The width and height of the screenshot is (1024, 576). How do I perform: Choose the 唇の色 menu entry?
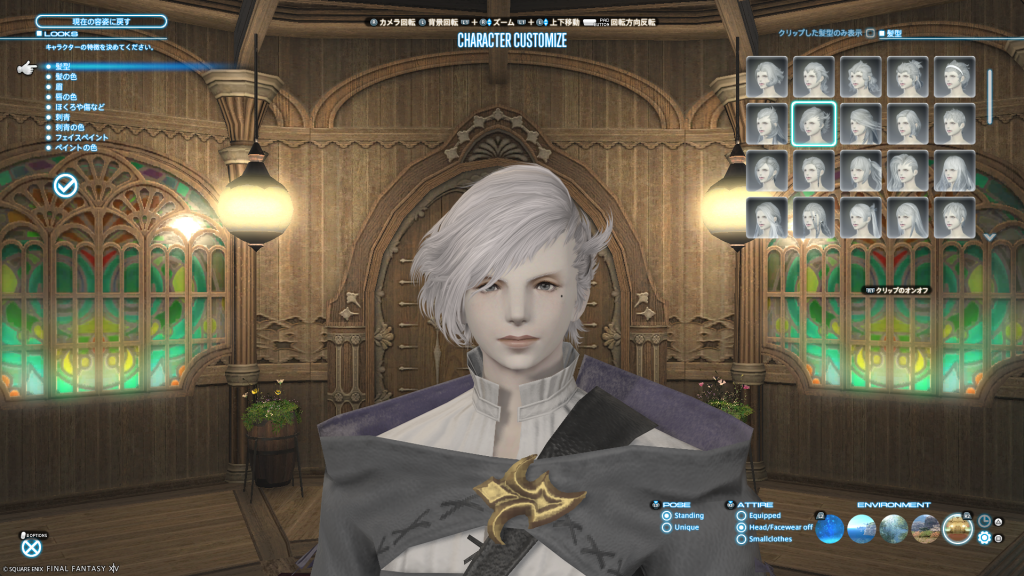click(66, 96)
